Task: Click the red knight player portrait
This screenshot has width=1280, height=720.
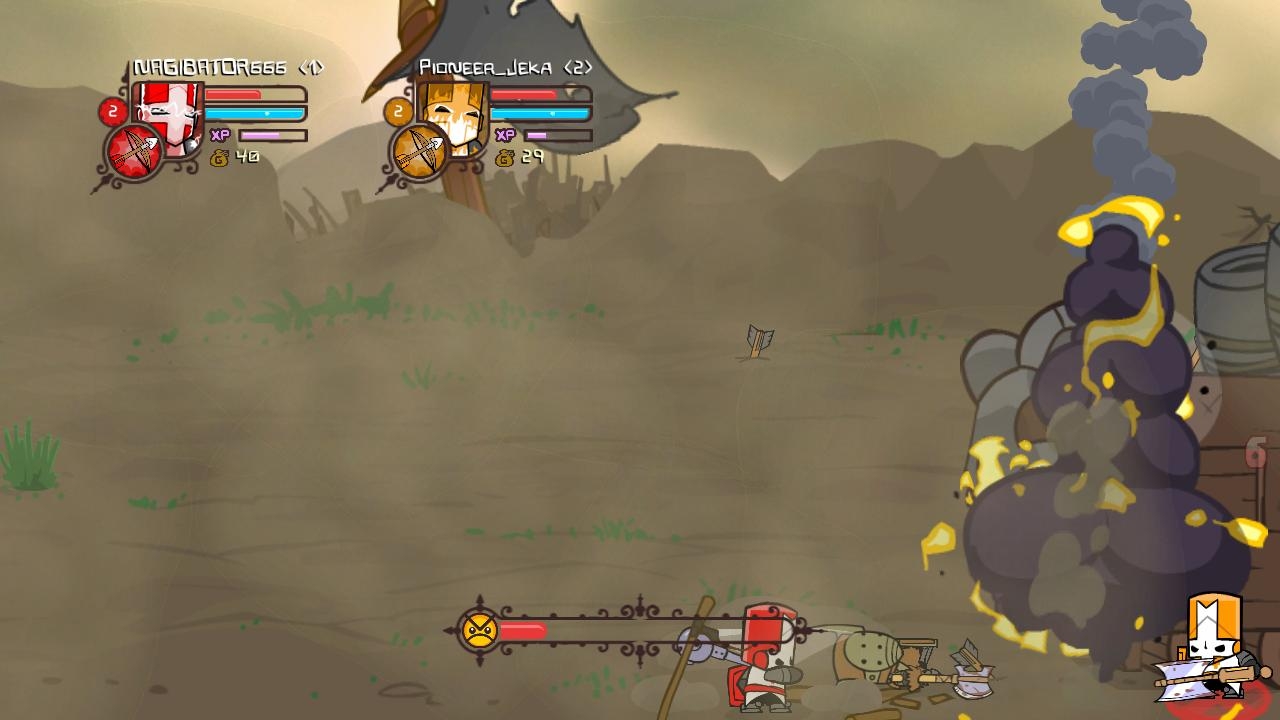Action: click(169, 117)
